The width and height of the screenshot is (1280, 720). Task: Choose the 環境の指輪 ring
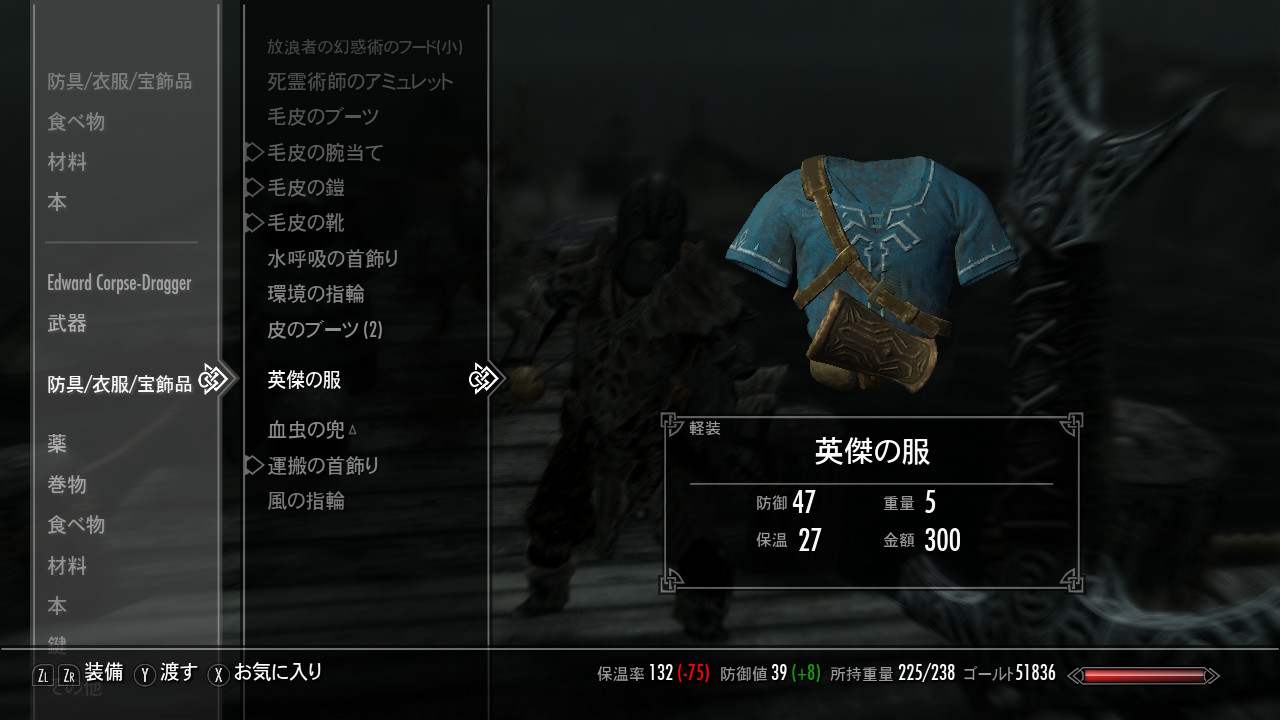click(316, 294)
